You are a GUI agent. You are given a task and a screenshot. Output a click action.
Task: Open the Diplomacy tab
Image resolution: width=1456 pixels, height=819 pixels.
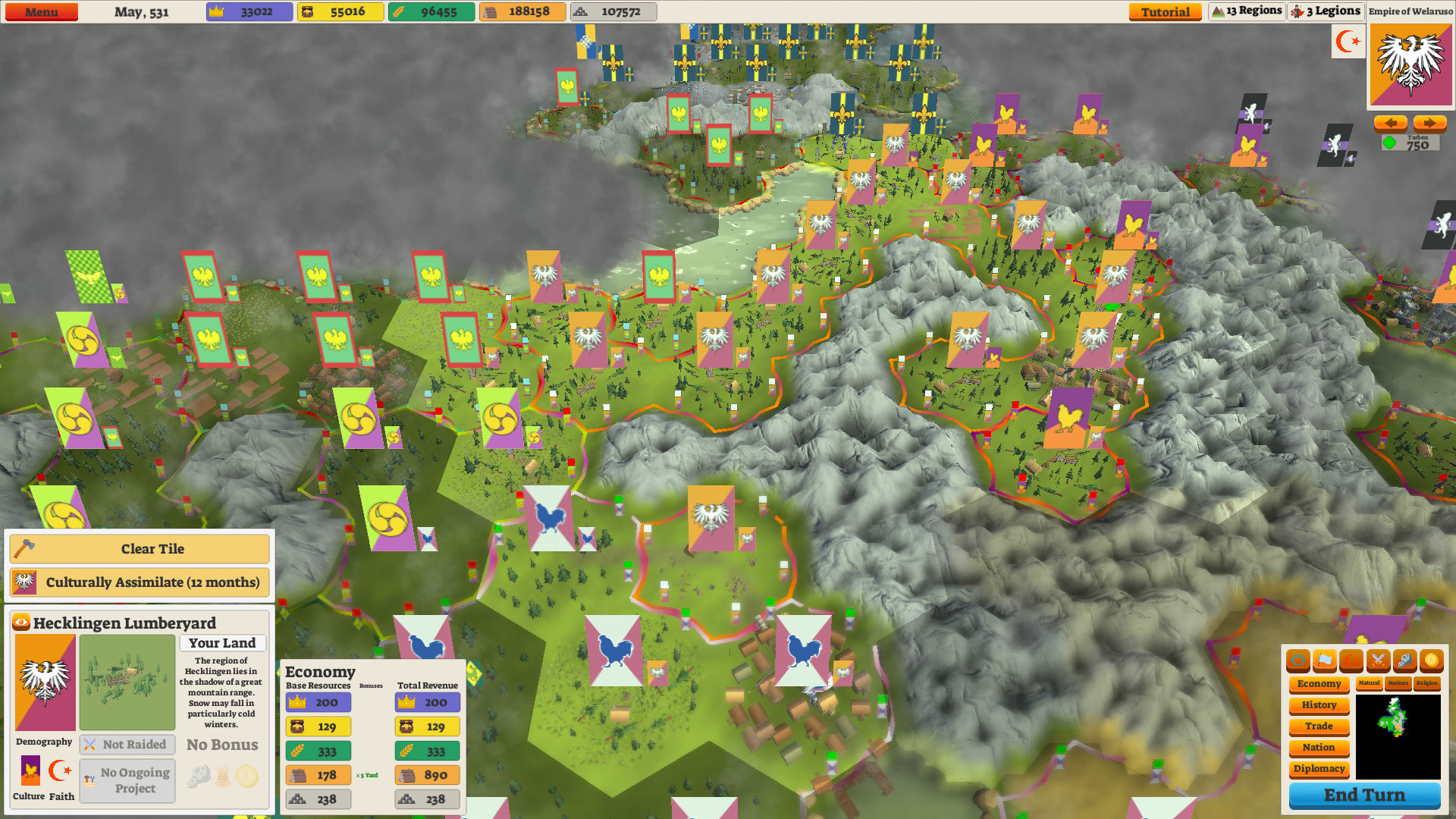[x=1319, y=768]
